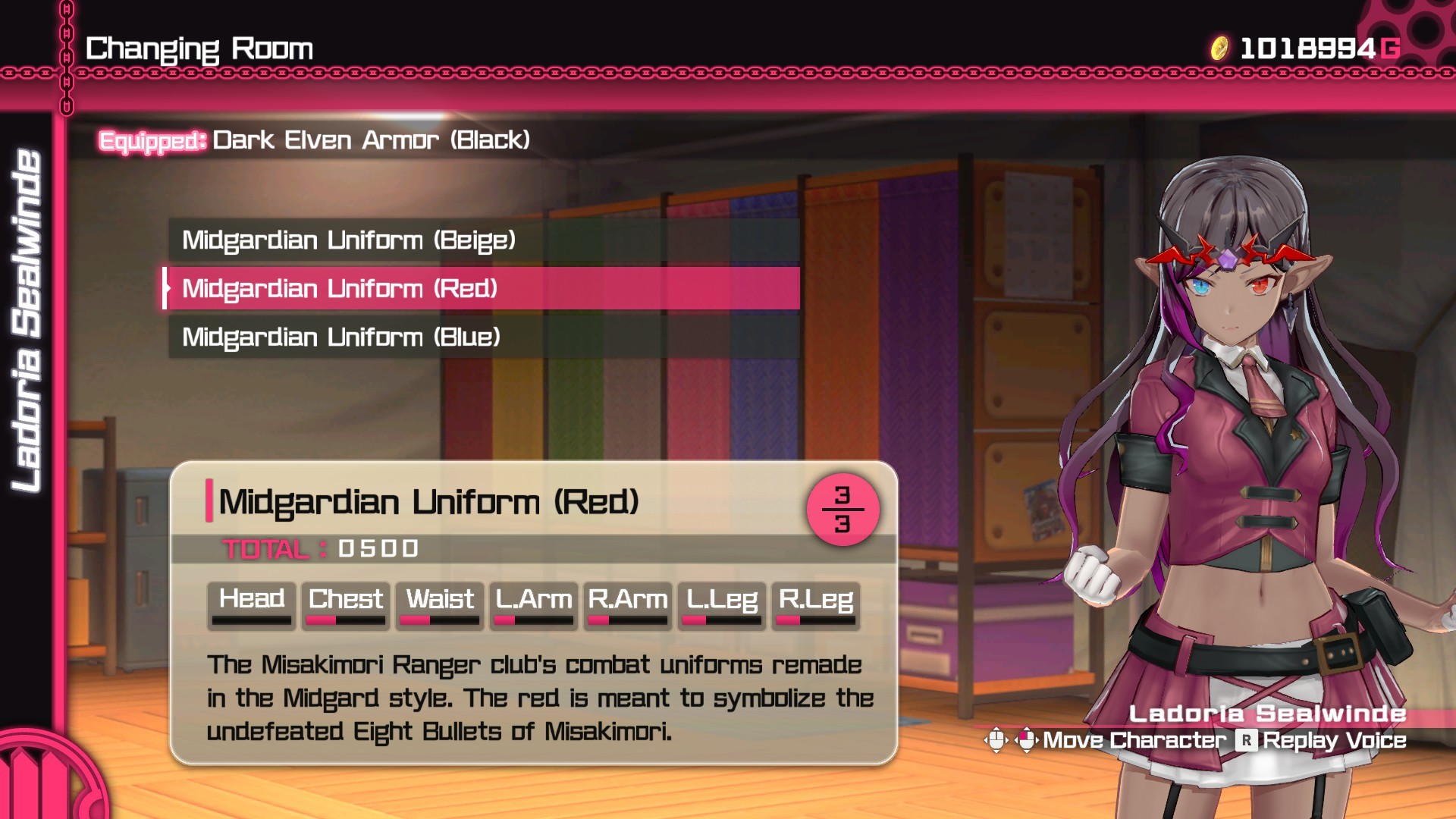Select the R.Leg body part slot
1456x819 pixels.
pos(814,603)
